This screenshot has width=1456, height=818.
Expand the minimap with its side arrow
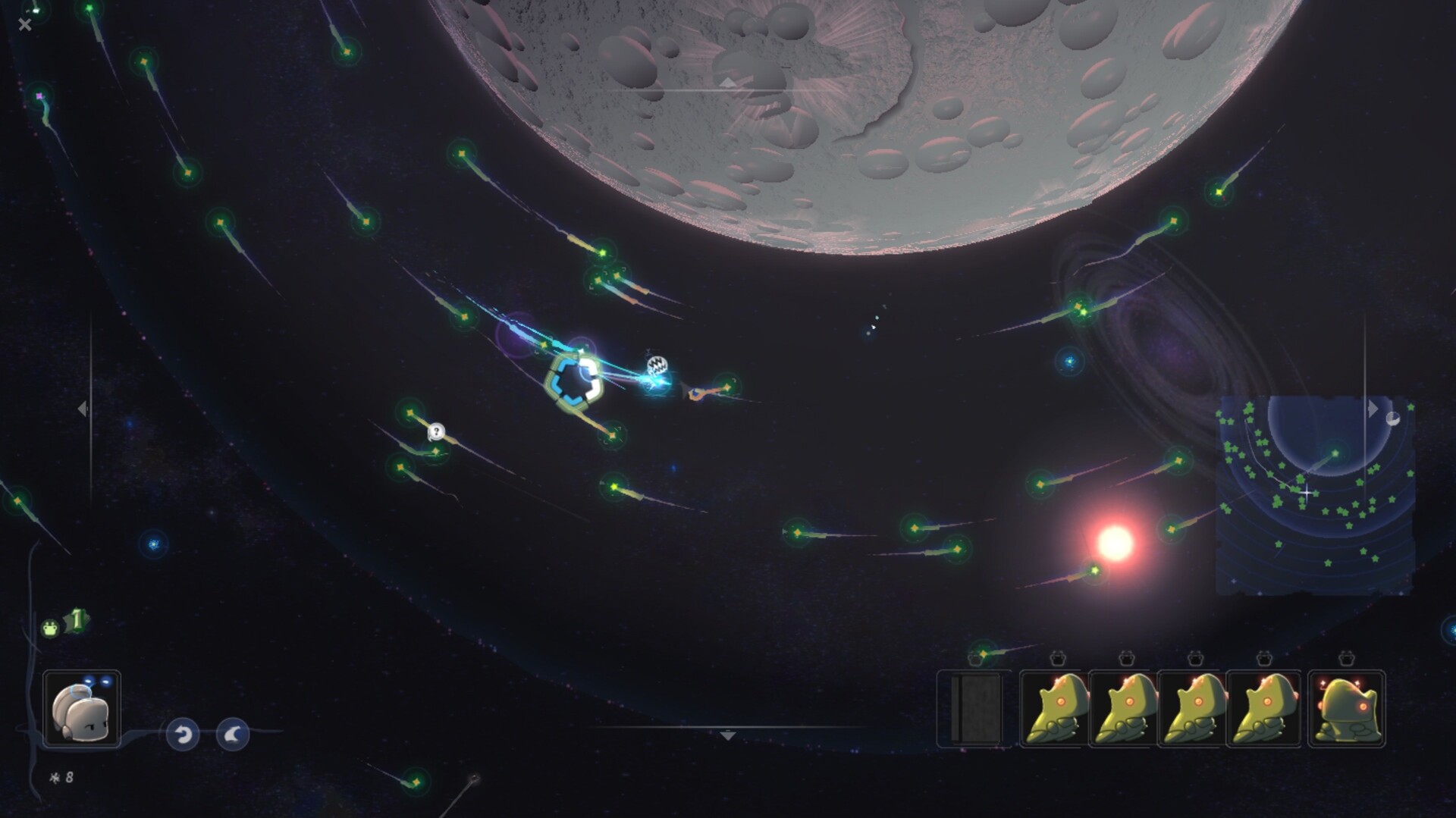(x=1373, y=409)
